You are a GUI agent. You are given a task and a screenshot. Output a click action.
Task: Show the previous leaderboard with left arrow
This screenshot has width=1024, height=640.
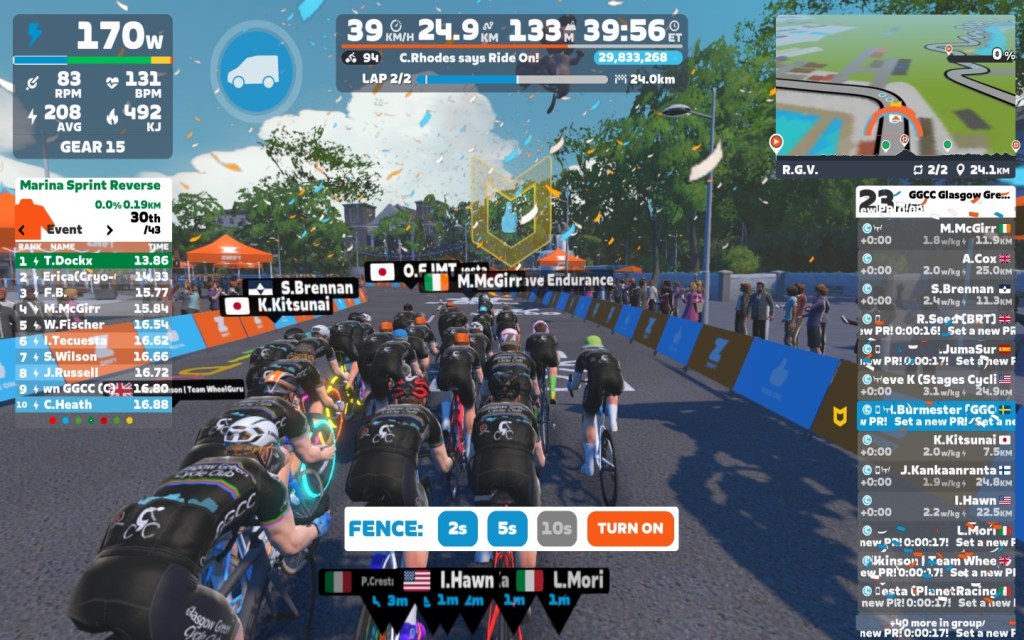coord(21,230)
